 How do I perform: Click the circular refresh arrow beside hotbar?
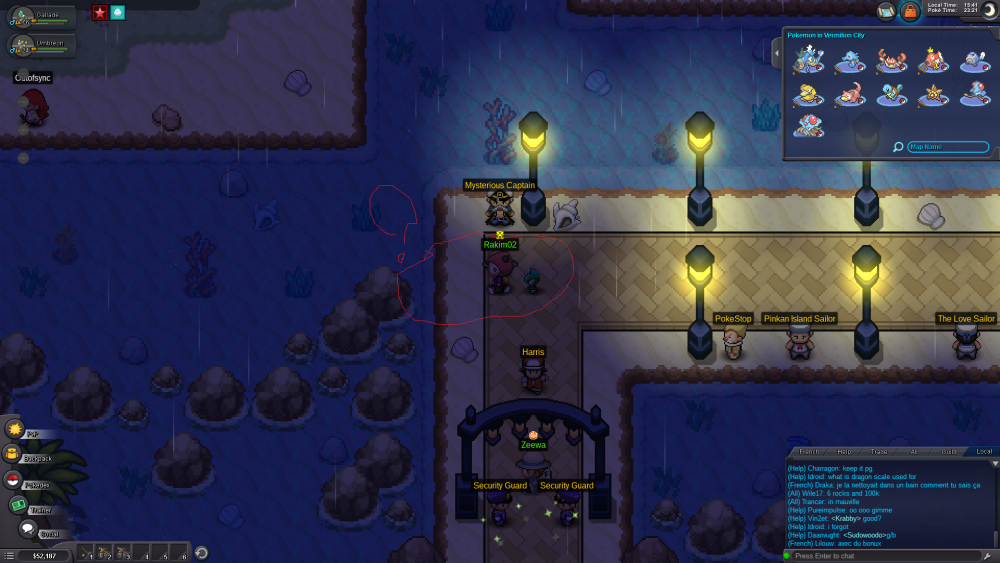click(x=201, y=552)
